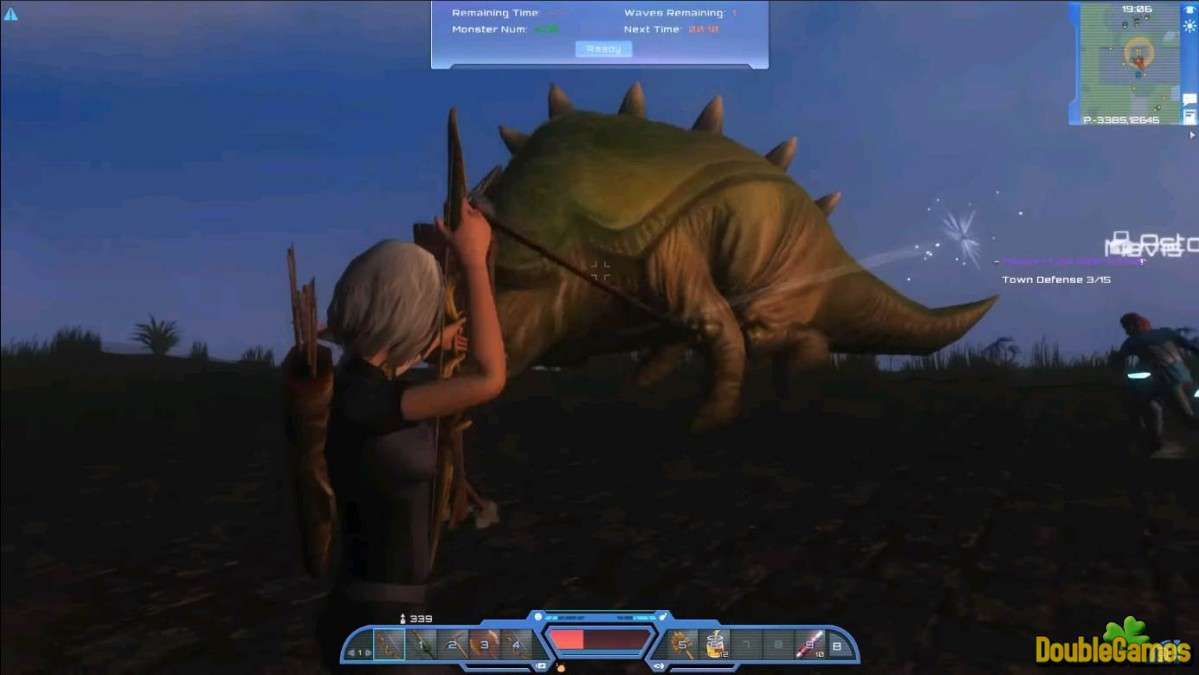Click the warning triangle icon
The width and height of the screenshot is (1199, 675).
tap(11, 14)
